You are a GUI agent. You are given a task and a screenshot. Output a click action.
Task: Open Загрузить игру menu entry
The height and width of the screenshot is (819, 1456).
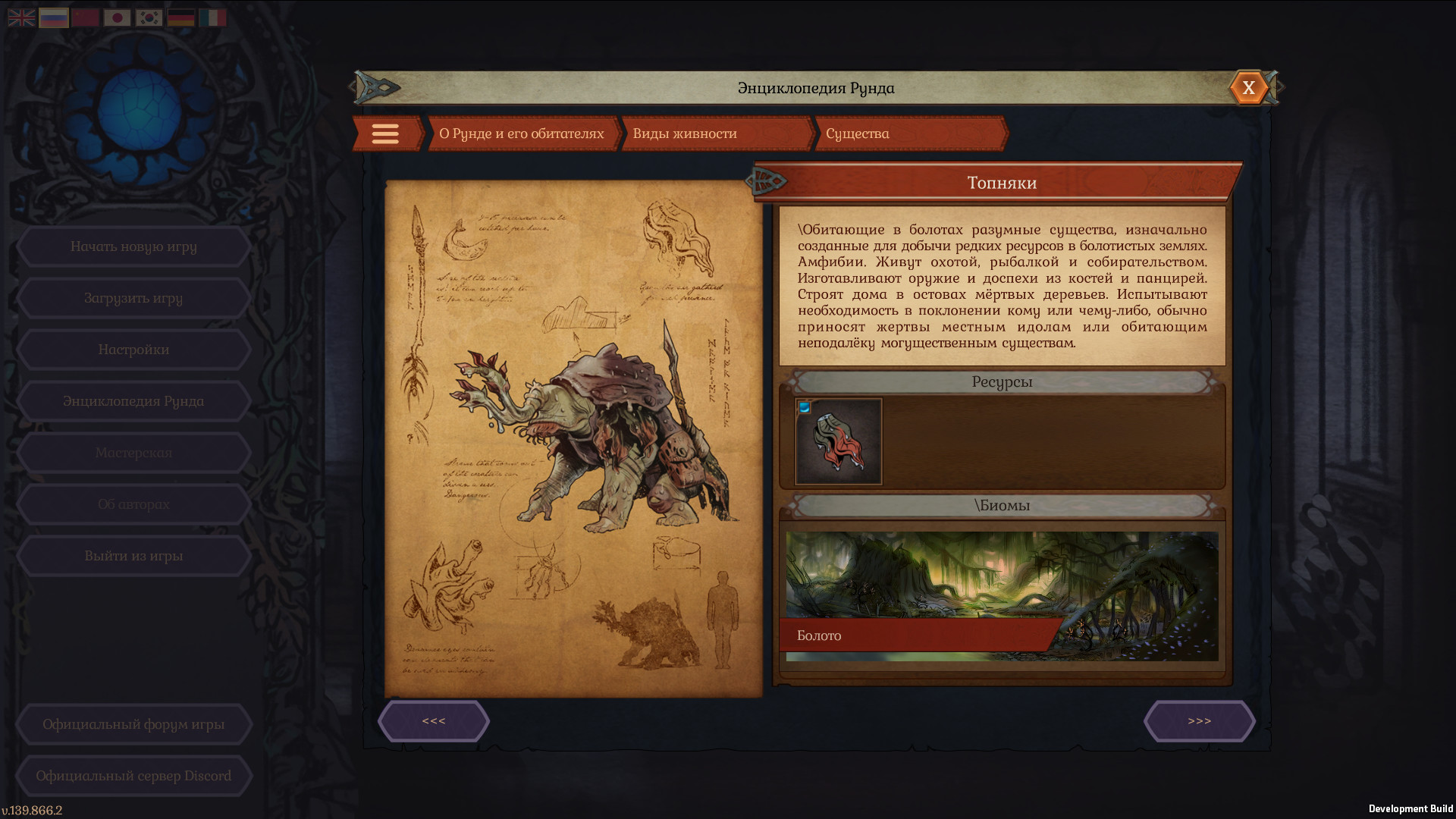pyautogui.click(x=133, y=298)
